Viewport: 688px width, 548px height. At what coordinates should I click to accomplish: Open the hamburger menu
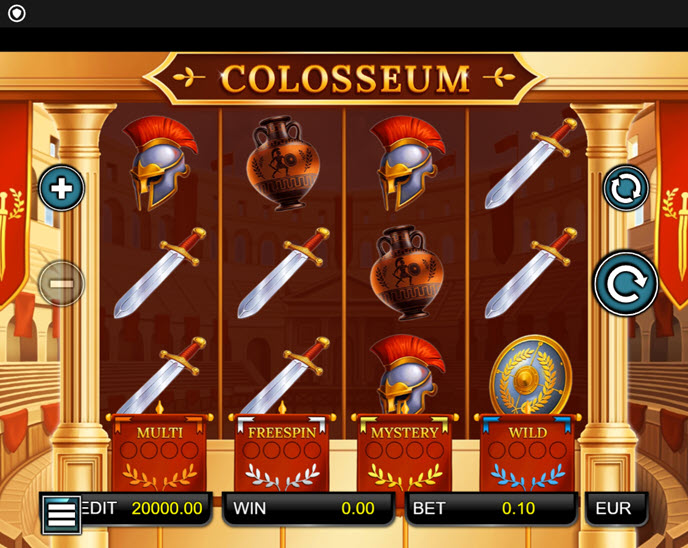(61, 515)
